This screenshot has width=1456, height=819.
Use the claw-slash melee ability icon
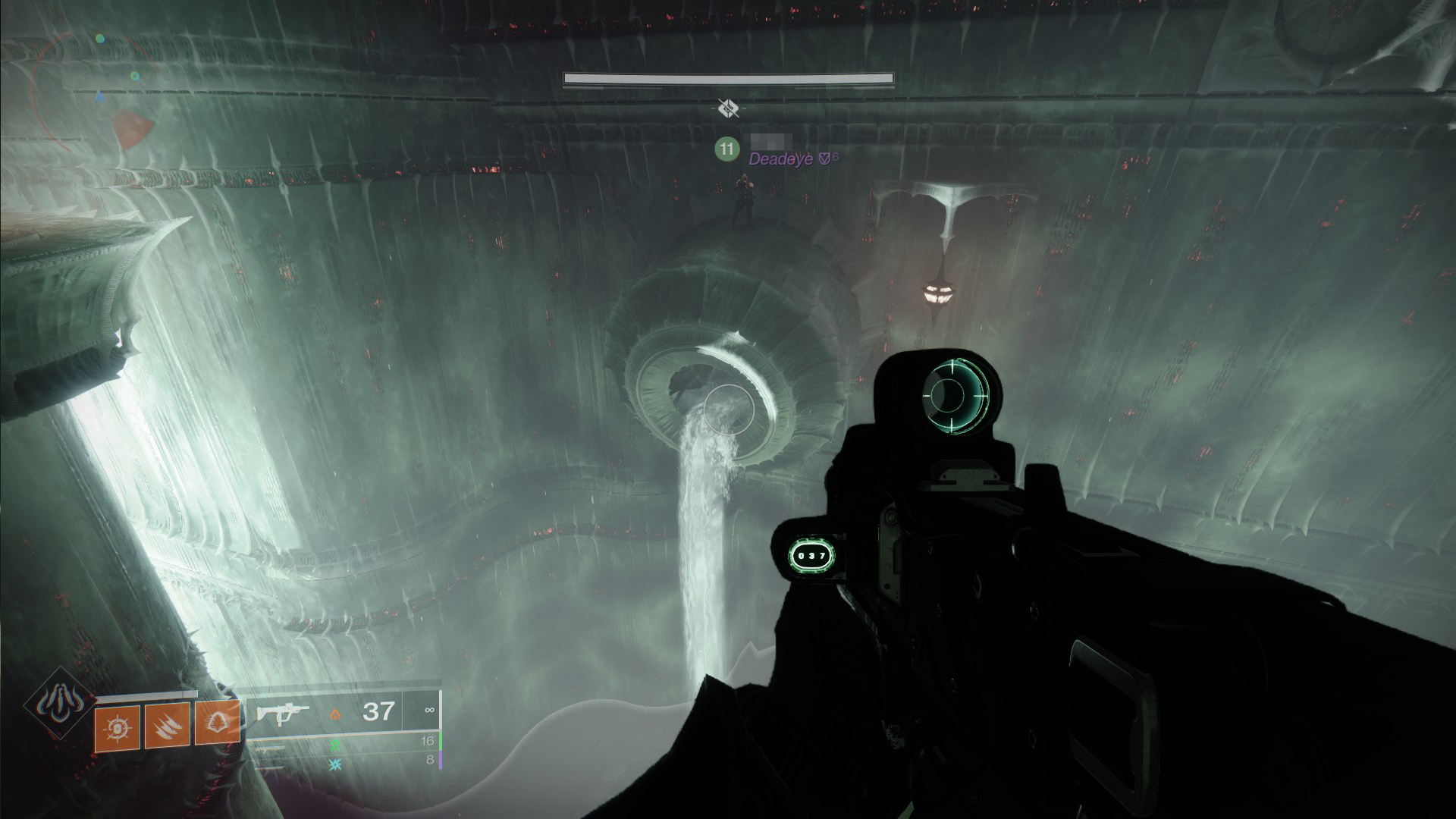click(x=167, y=726)
